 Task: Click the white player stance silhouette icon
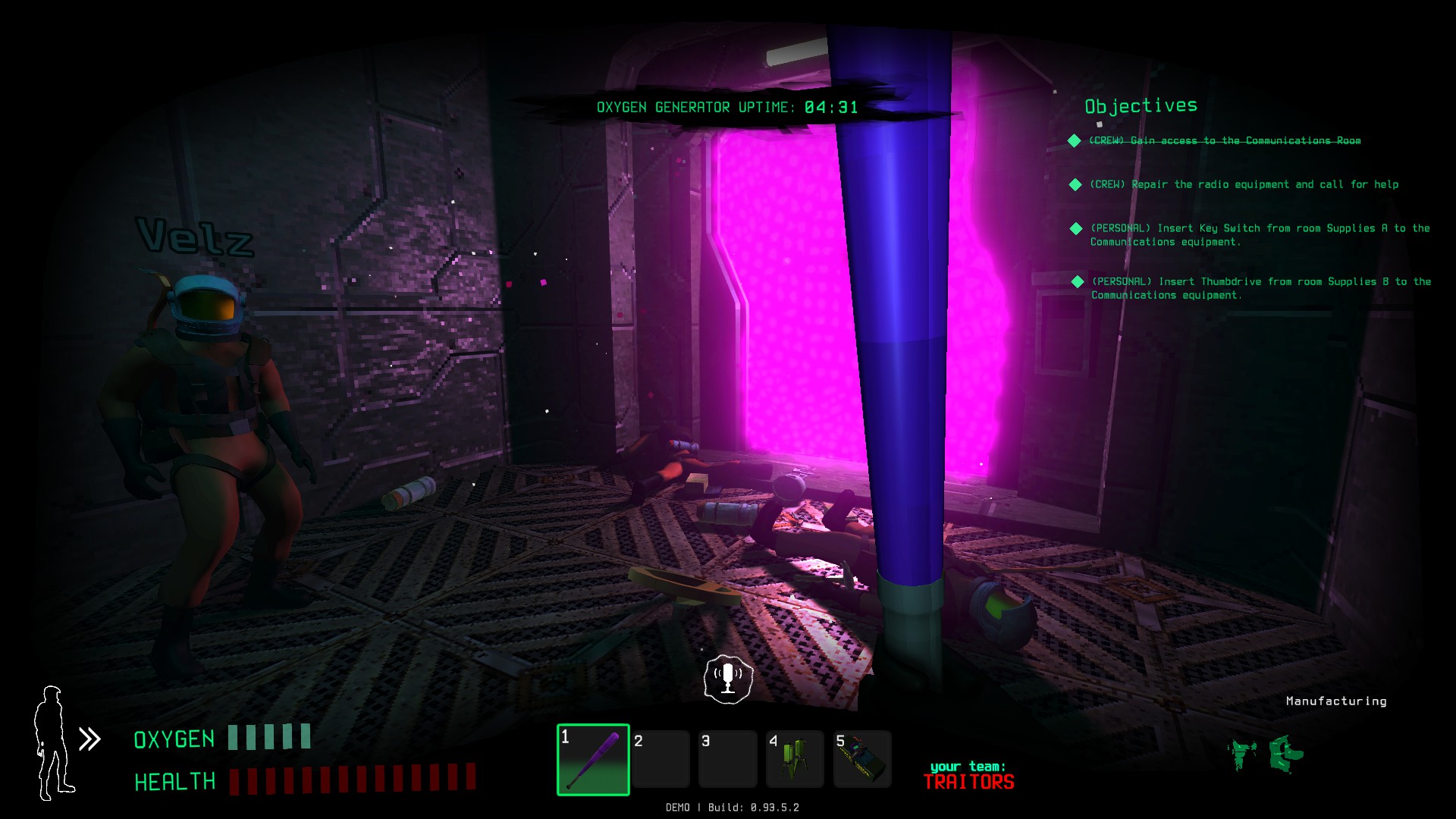click(x=53, y=743)
